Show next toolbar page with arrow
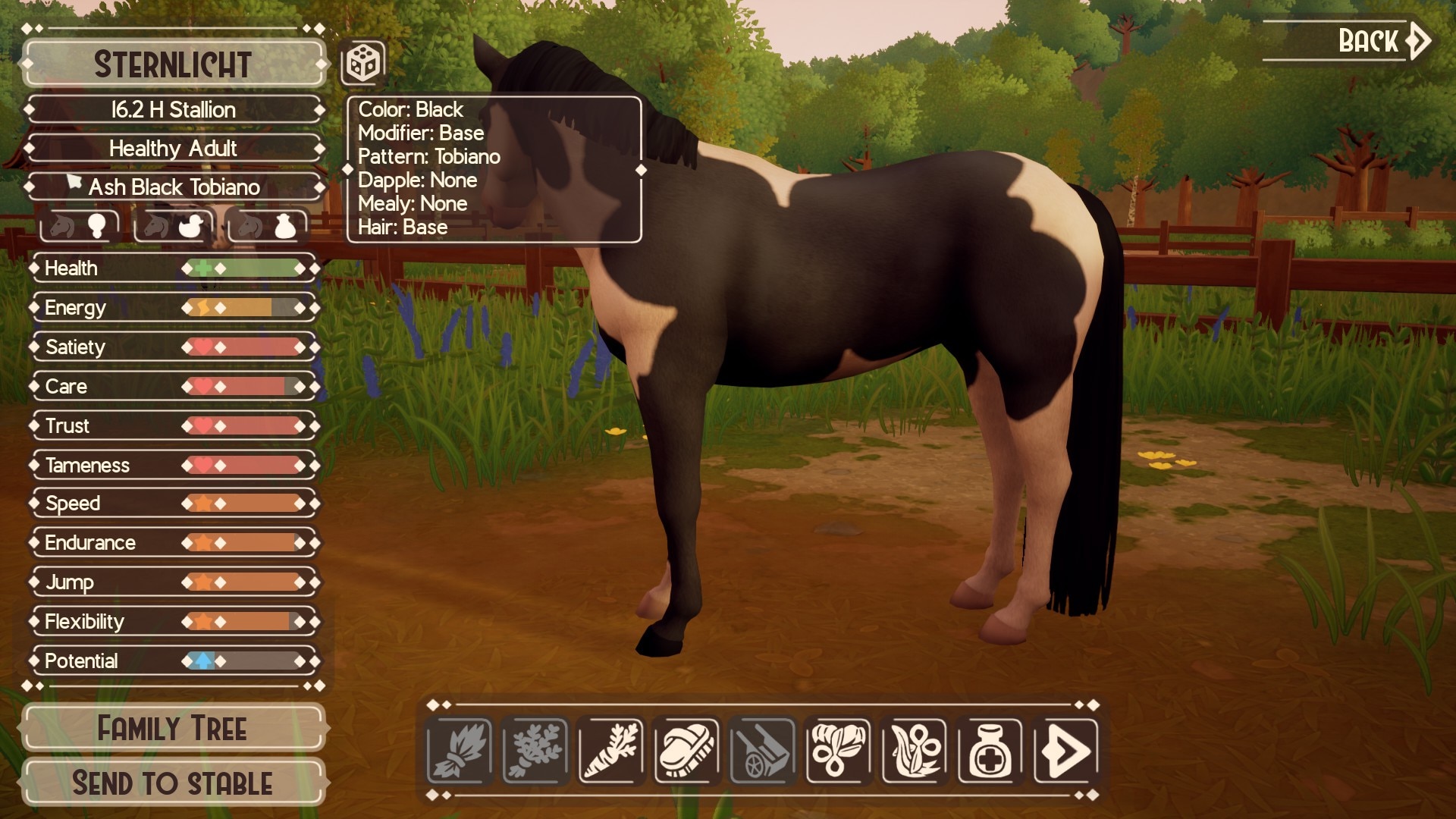 [1066, 751]
